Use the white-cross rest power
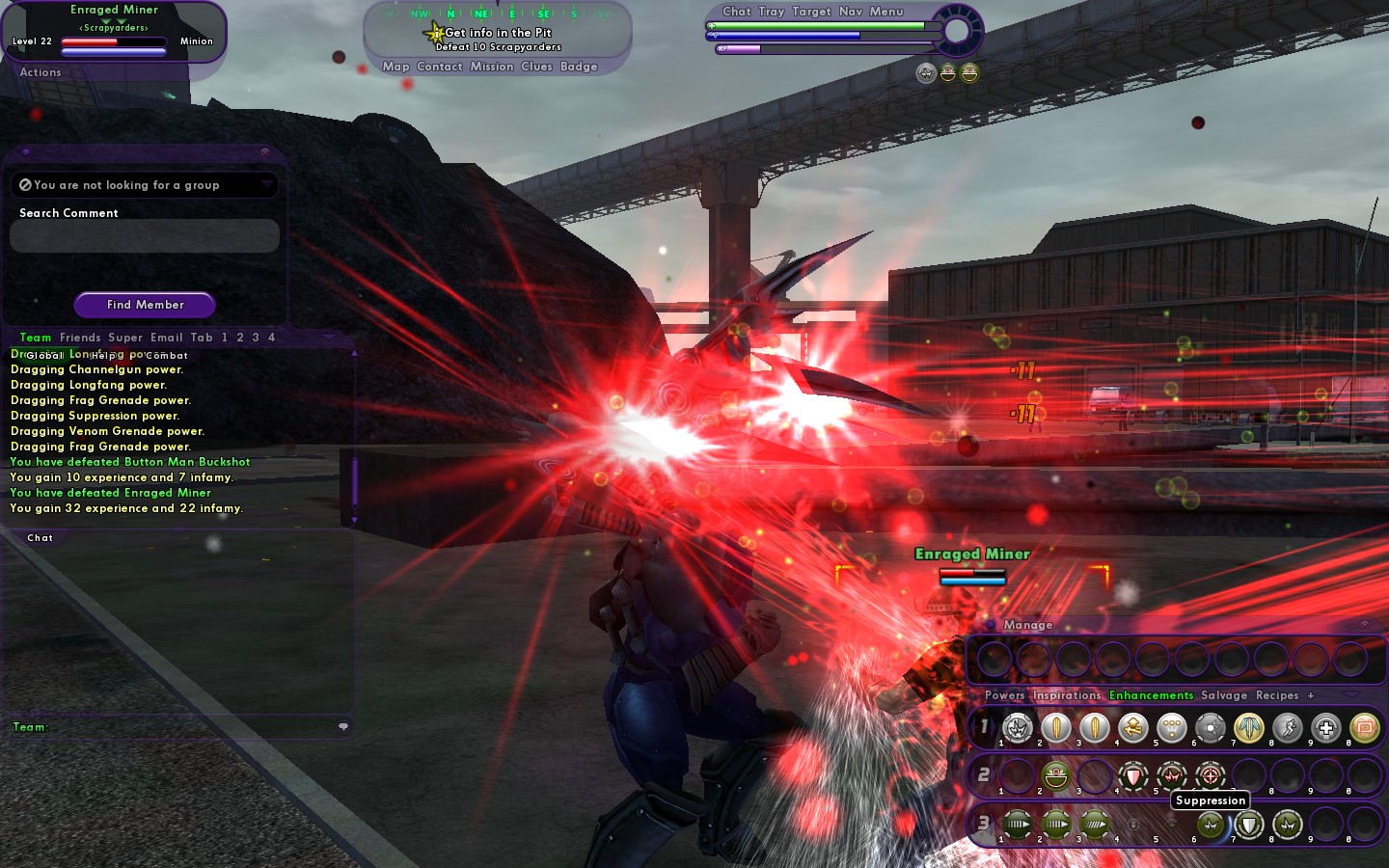The image size is (1389, 868). coord(1326,728)
